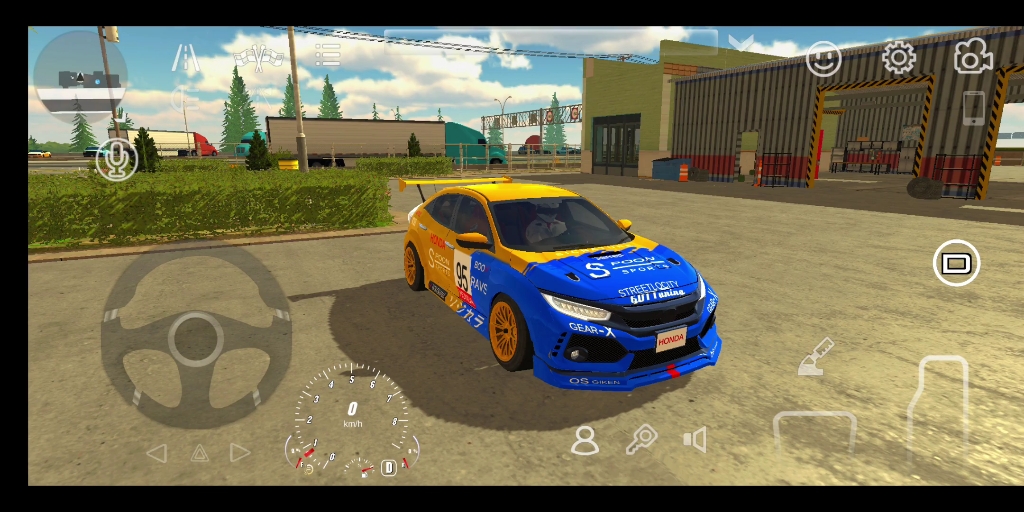Toggle the headlights icon
Screen dimensions: 1024x512
coord(184,99)
